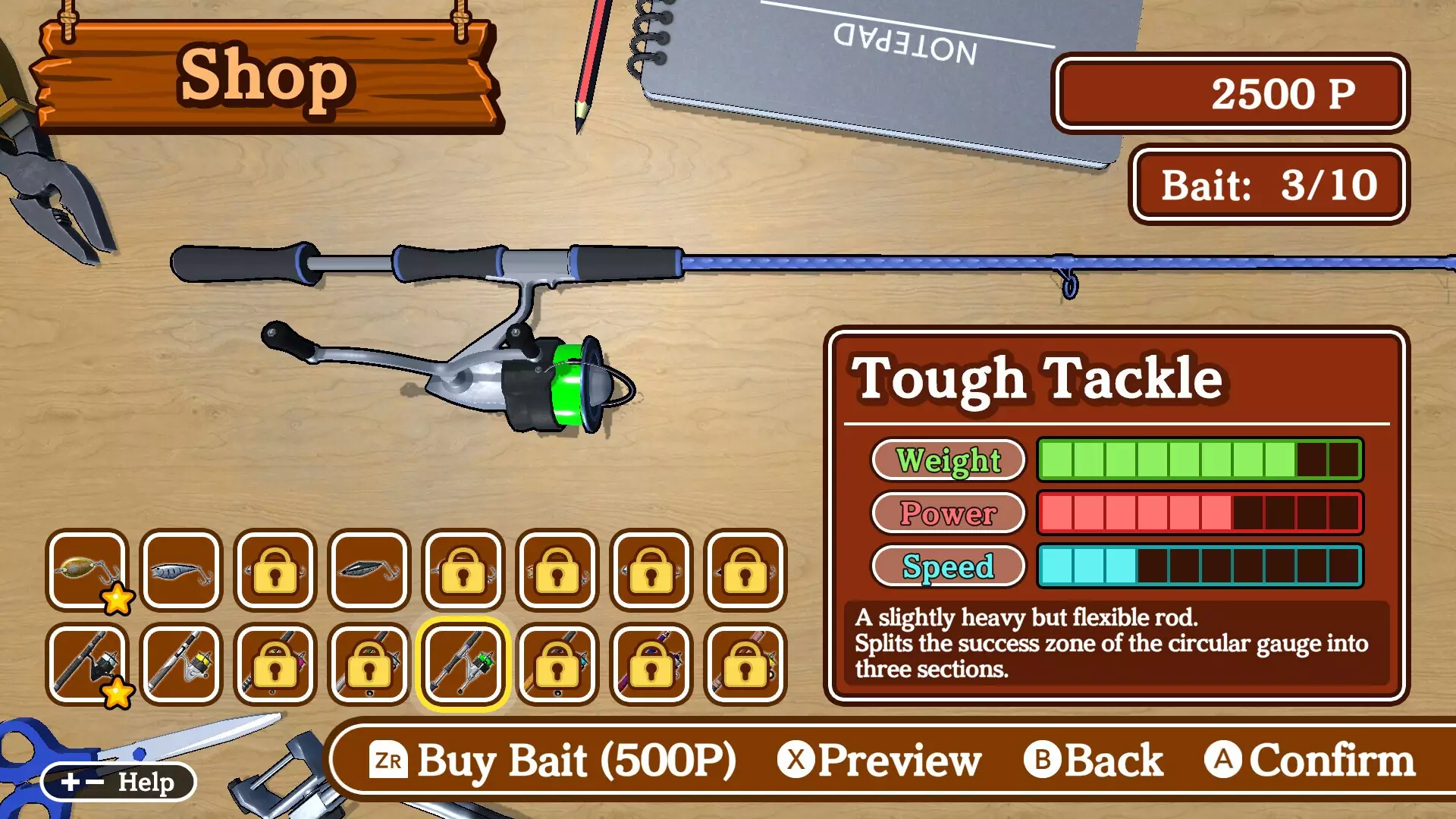Click the Bait 3/10 counter

tap(1269, 184)
